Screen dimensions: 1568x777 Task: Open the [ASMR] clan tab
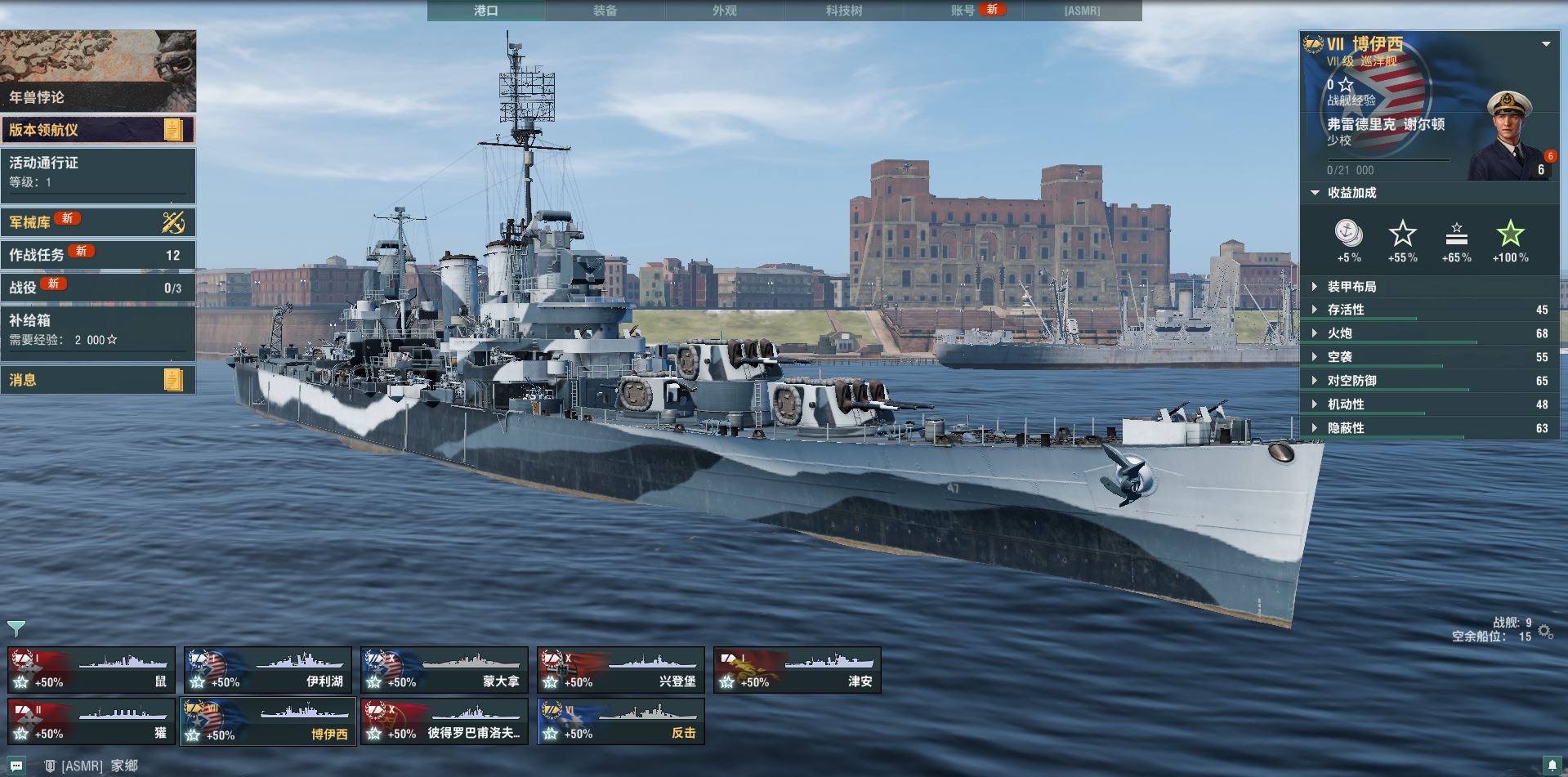[1082, 11]
